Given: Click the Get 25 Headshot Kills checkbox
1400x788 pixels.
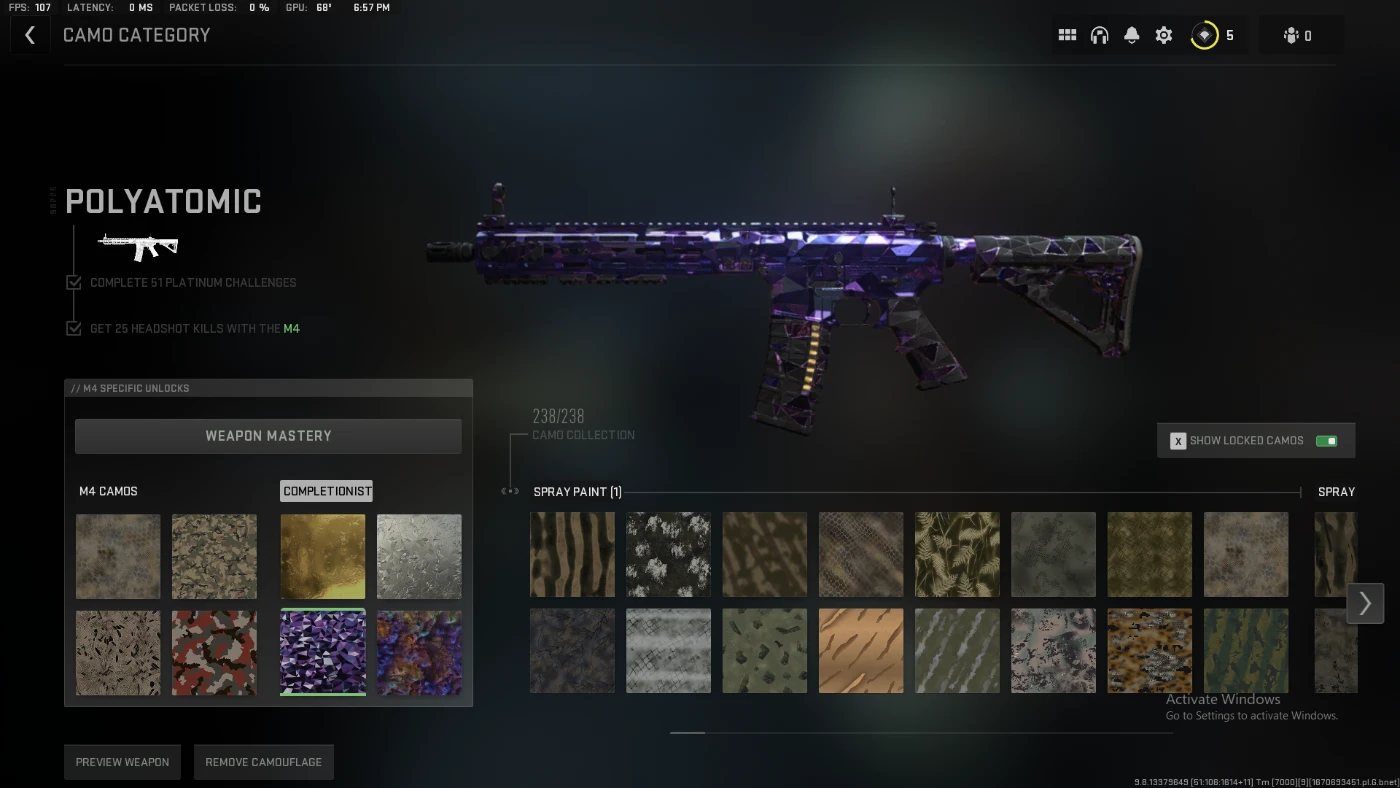Looking at the screenshot, I should point(73,327).
